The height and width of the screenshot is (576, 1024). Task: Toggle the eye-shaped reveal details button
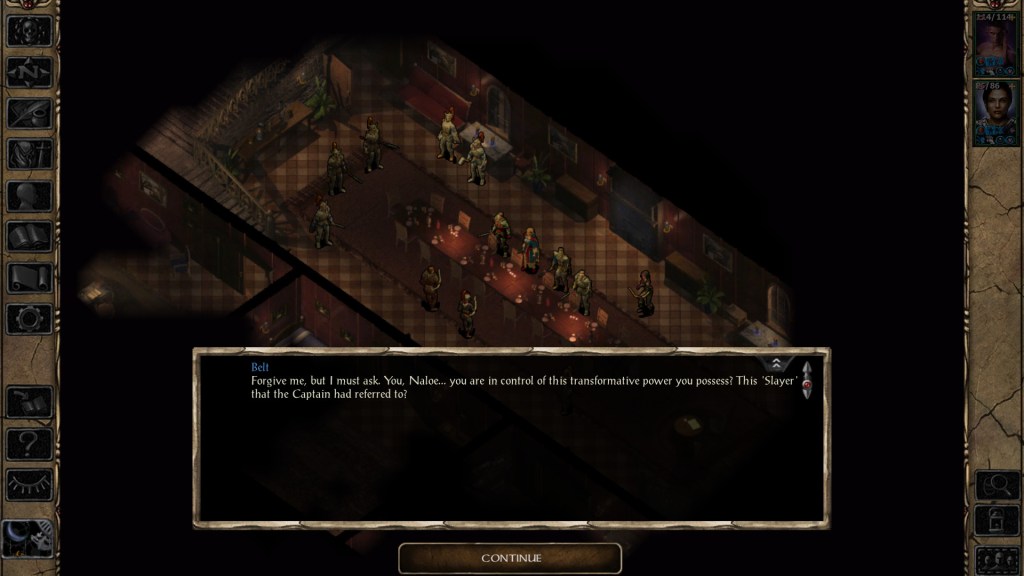pos(29,484)
